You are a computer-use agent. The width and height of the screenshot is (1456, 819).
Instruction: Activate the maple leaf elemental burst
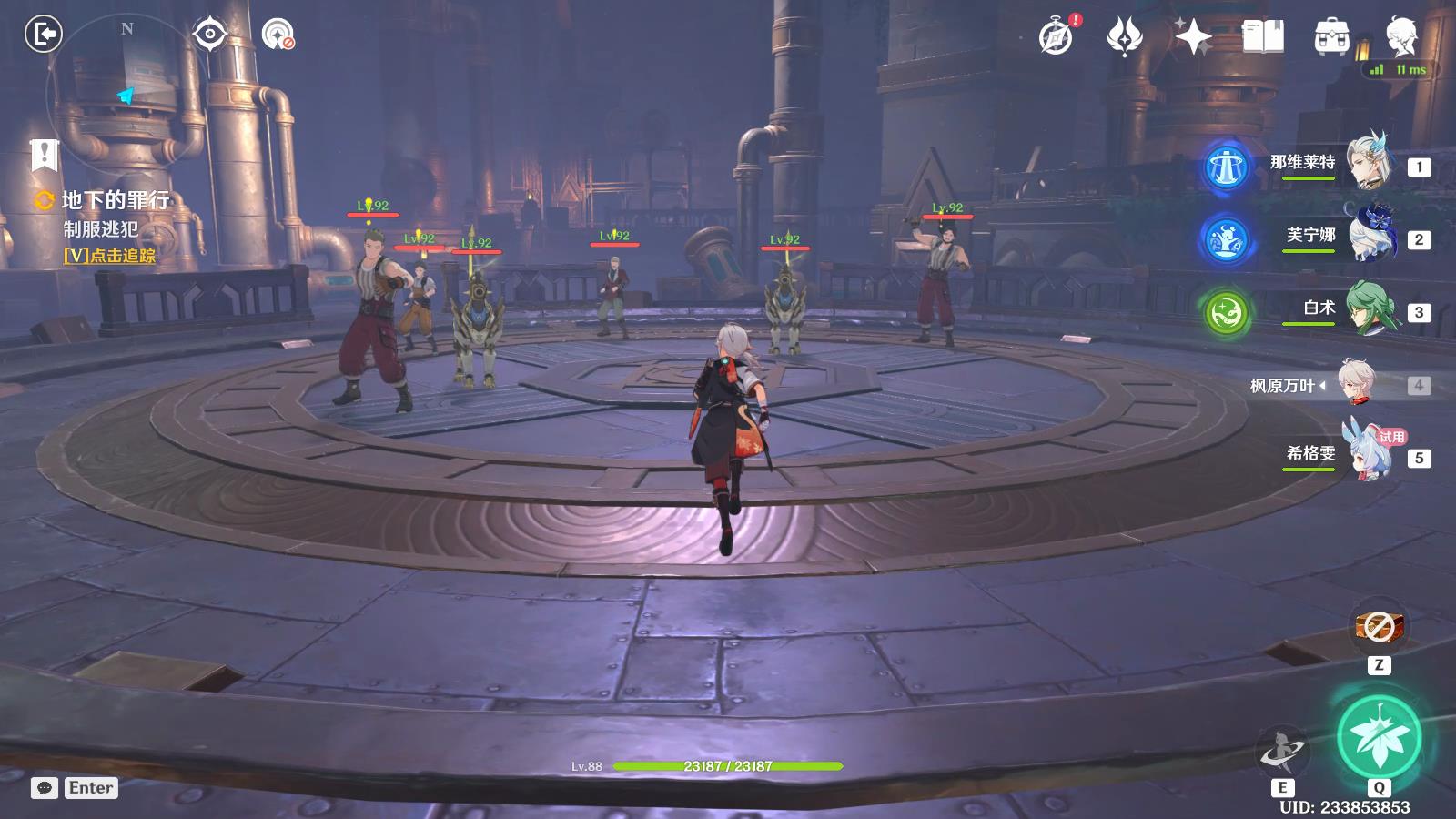point(1379,738)
